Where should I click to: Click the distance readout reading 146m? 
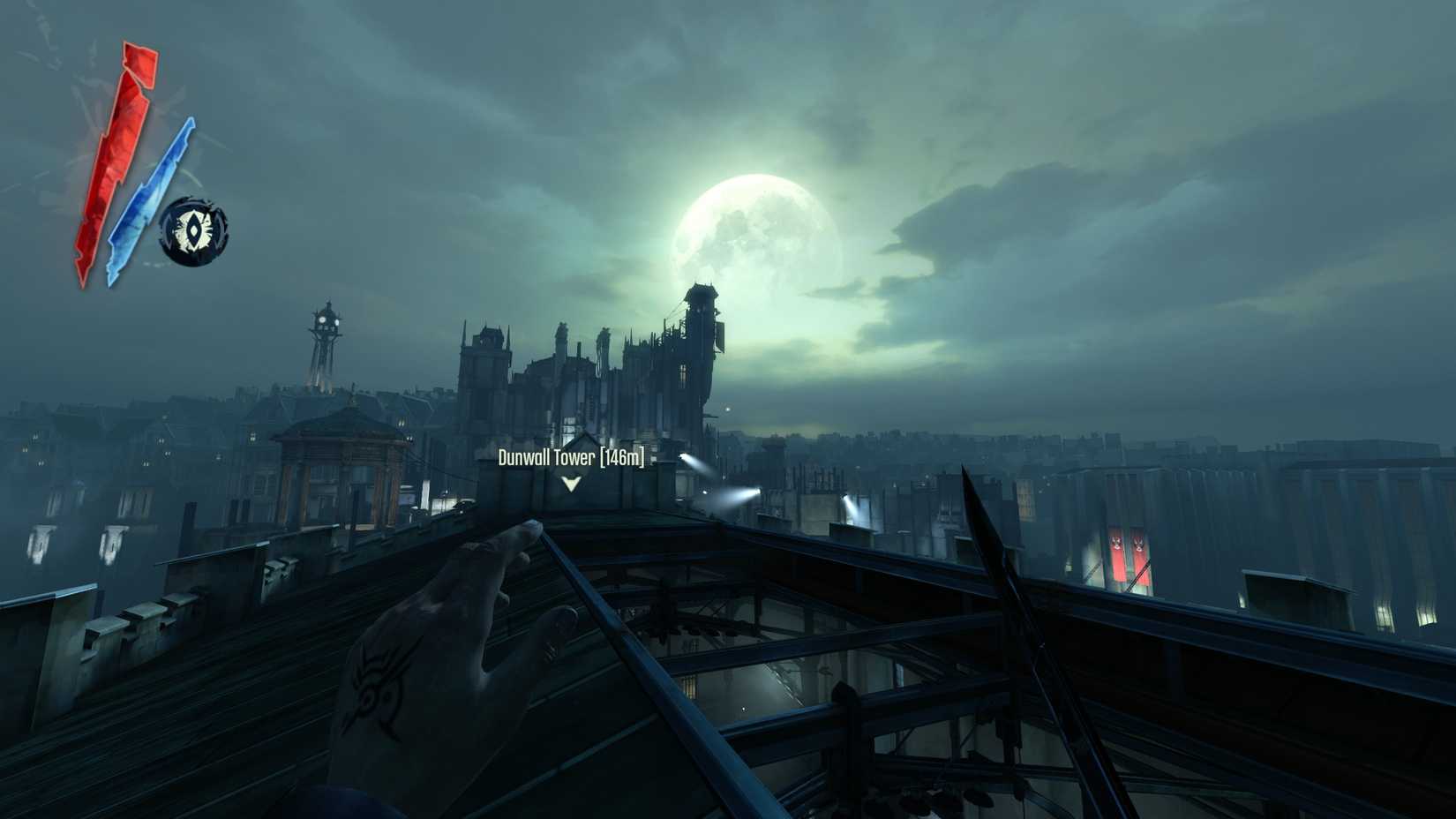pos(623,458)
